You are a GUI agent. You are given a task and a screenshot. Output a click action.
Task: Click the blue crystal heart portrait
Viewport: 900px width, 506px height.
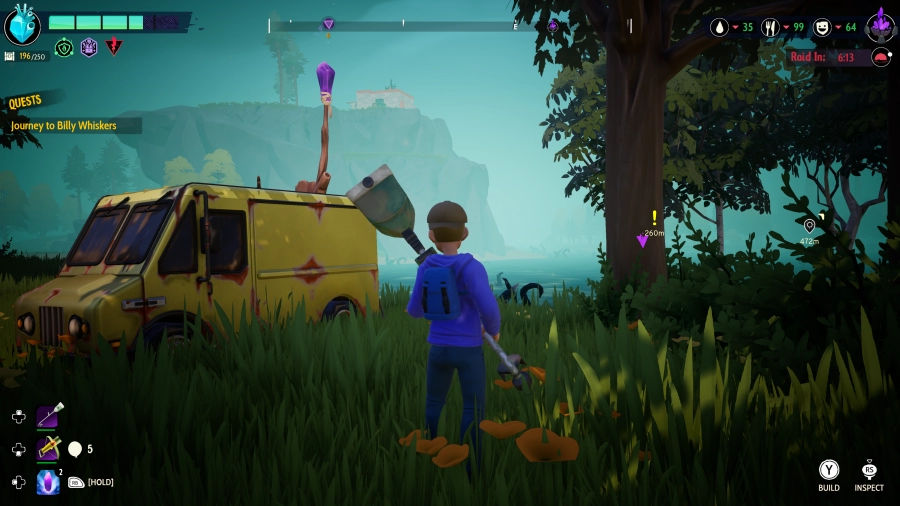pyautogui.click(x=22, y=25)
